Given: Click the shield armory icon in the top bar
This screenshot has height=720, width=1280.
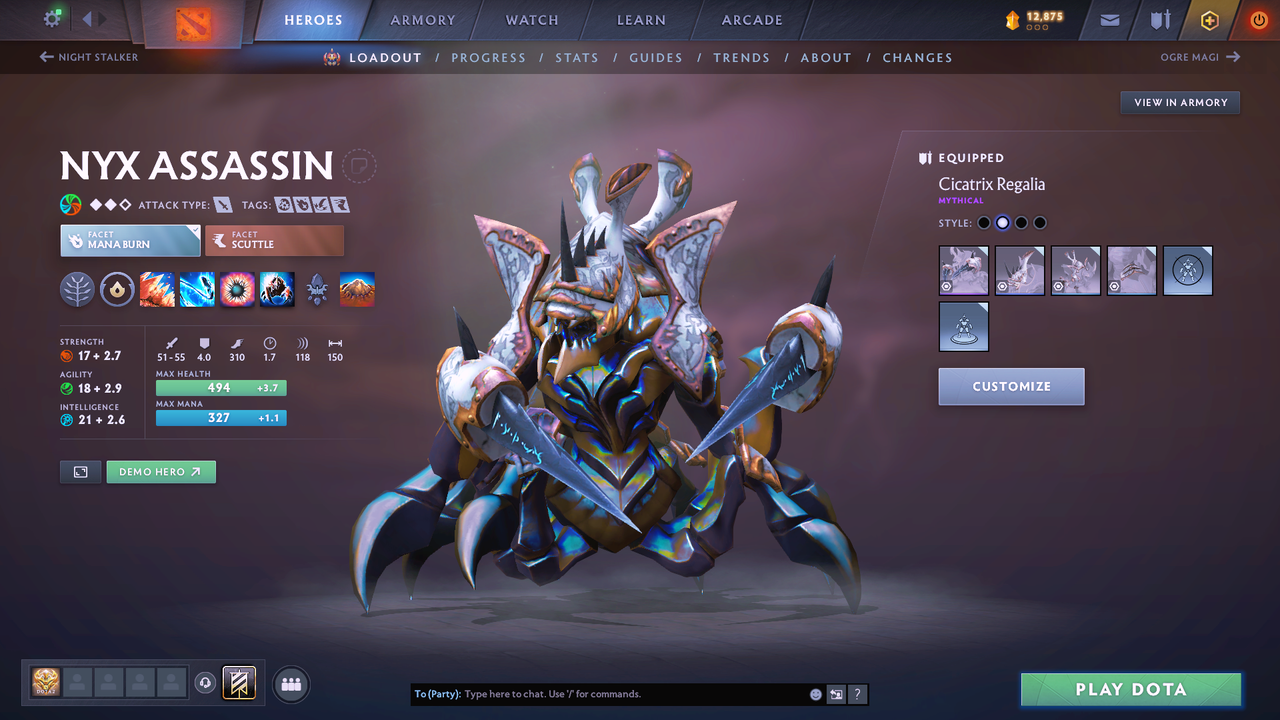Looking at the screenshot, I should (1159, 20).
